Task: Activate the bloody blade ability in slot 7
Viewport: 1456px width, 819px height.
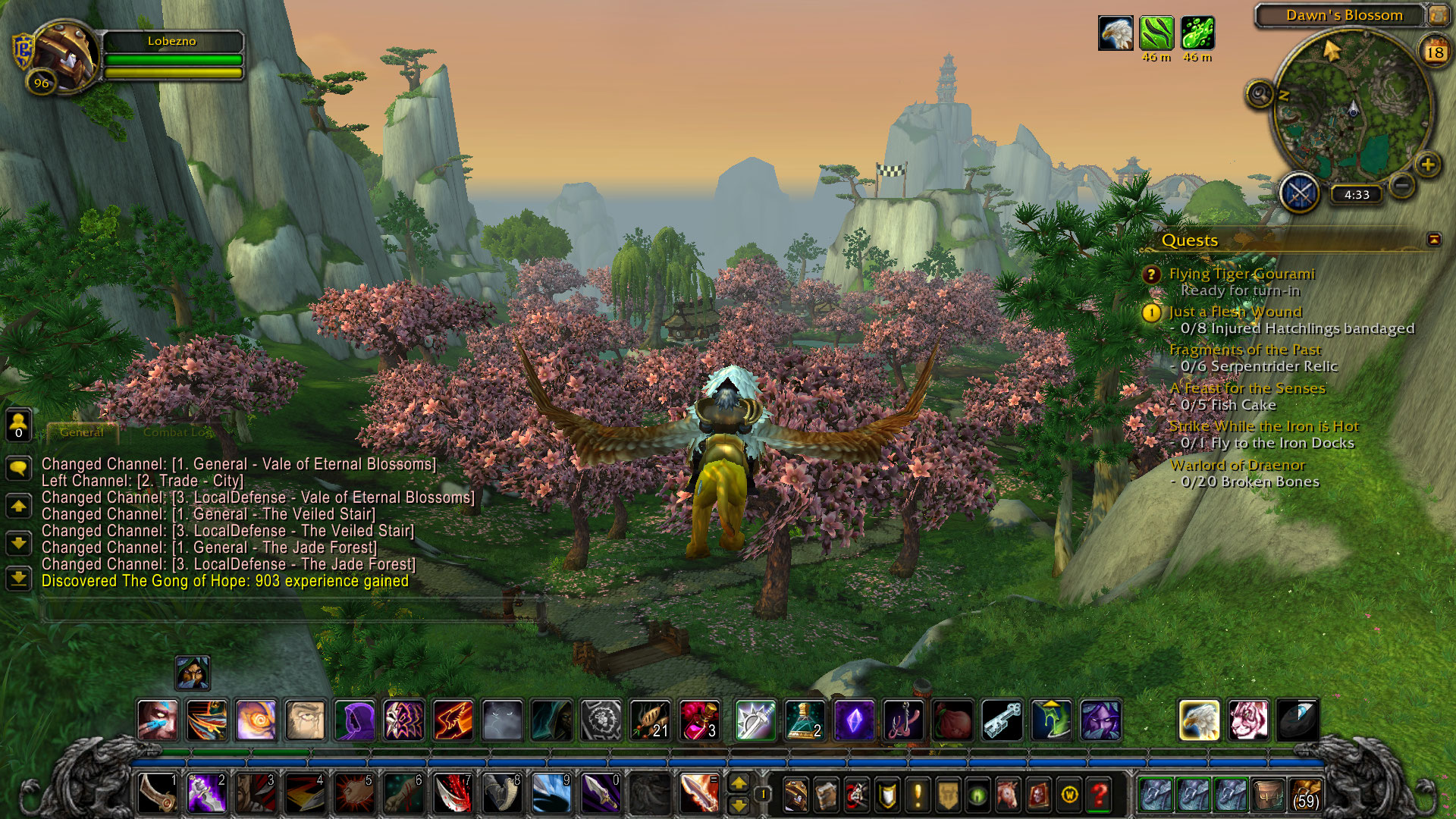Action: point(453,794)
